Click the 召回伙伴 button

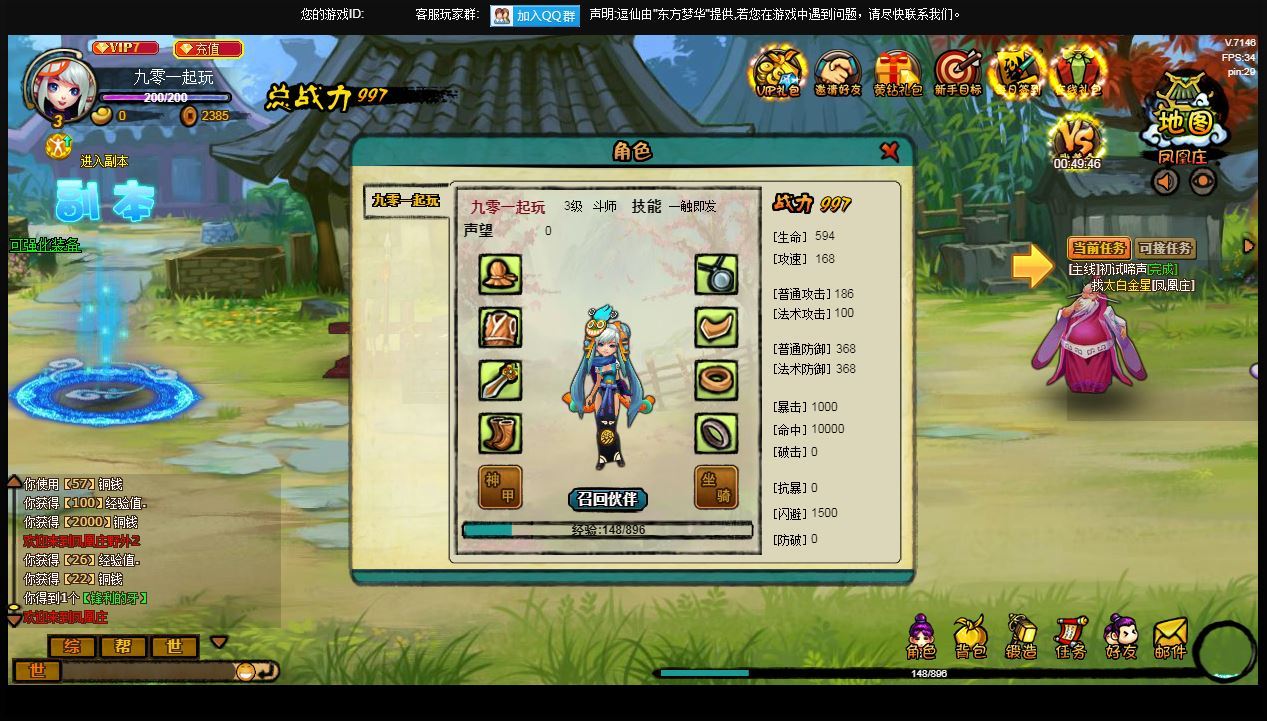pyautogui.click(x=608, y=499)
